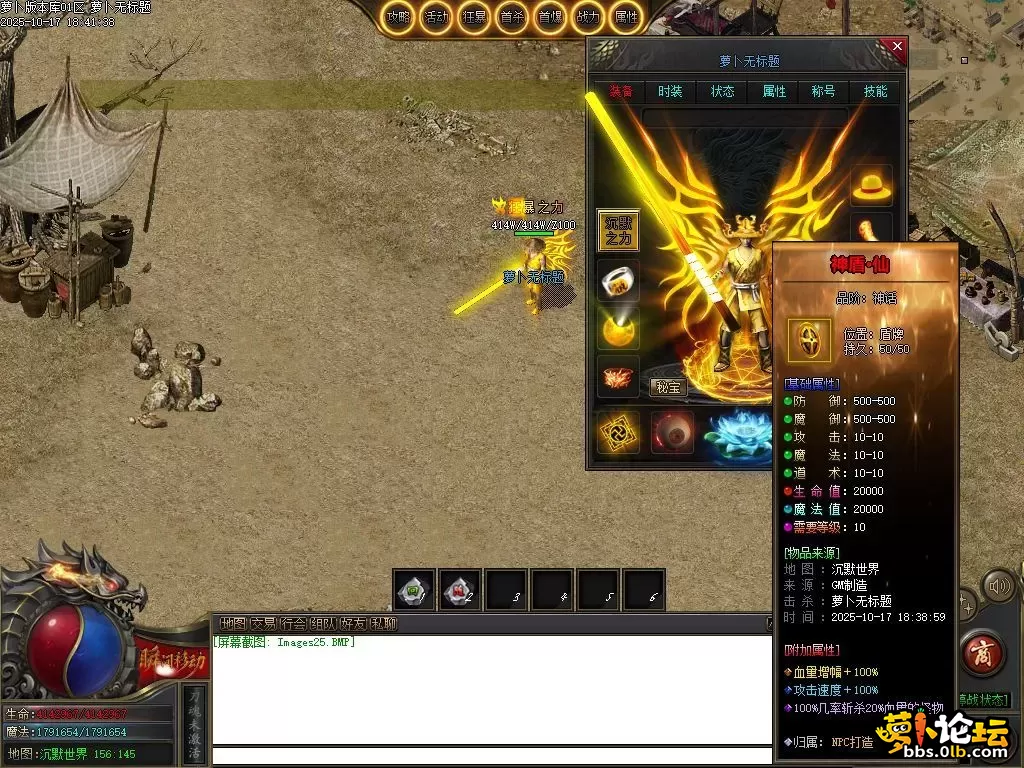
Task: Open the 称号 title tab
Action: point(823,91)
